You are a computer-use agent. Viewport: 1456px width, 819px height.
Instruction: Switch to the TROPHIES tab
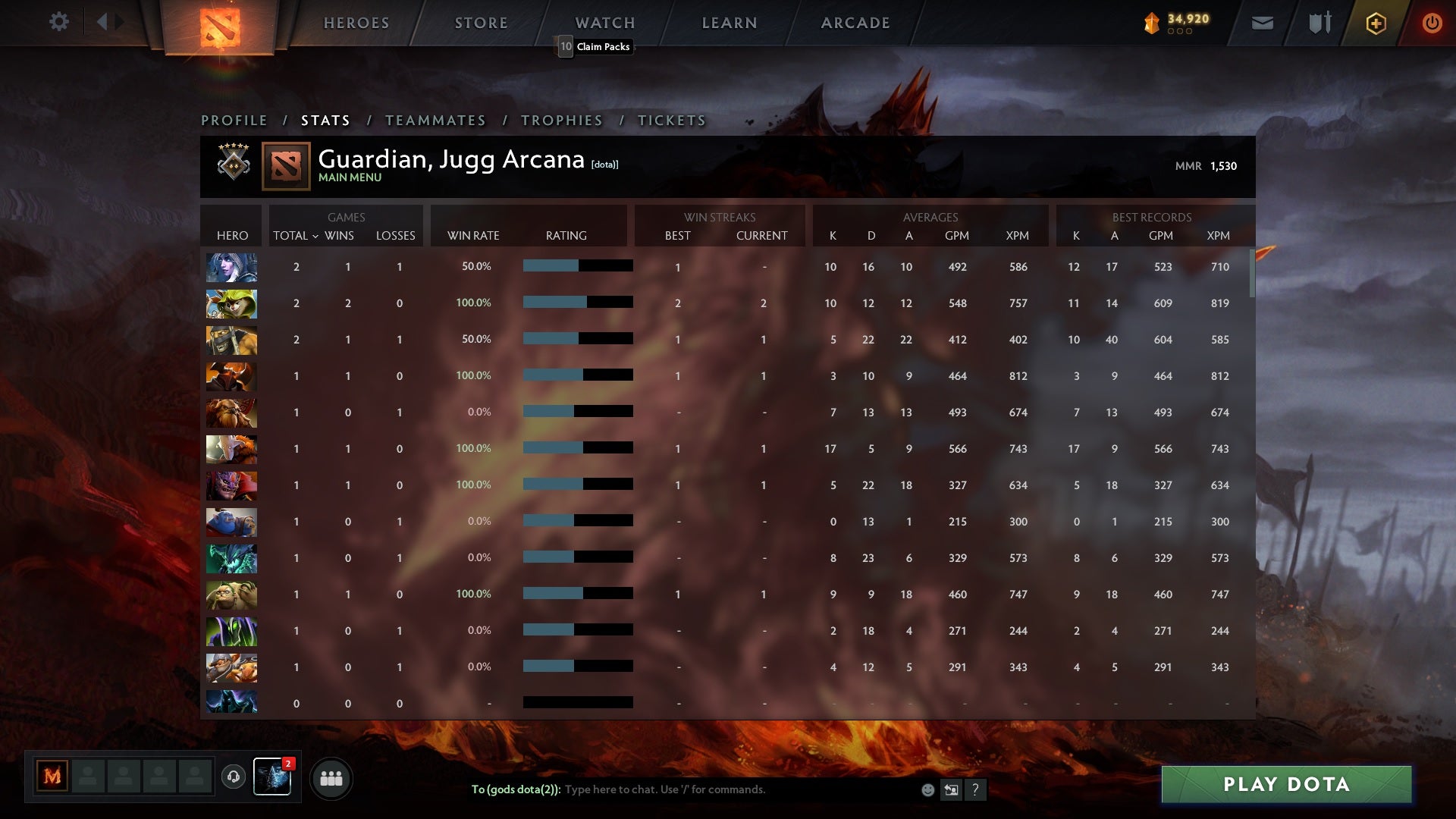[x=561, y=120]
